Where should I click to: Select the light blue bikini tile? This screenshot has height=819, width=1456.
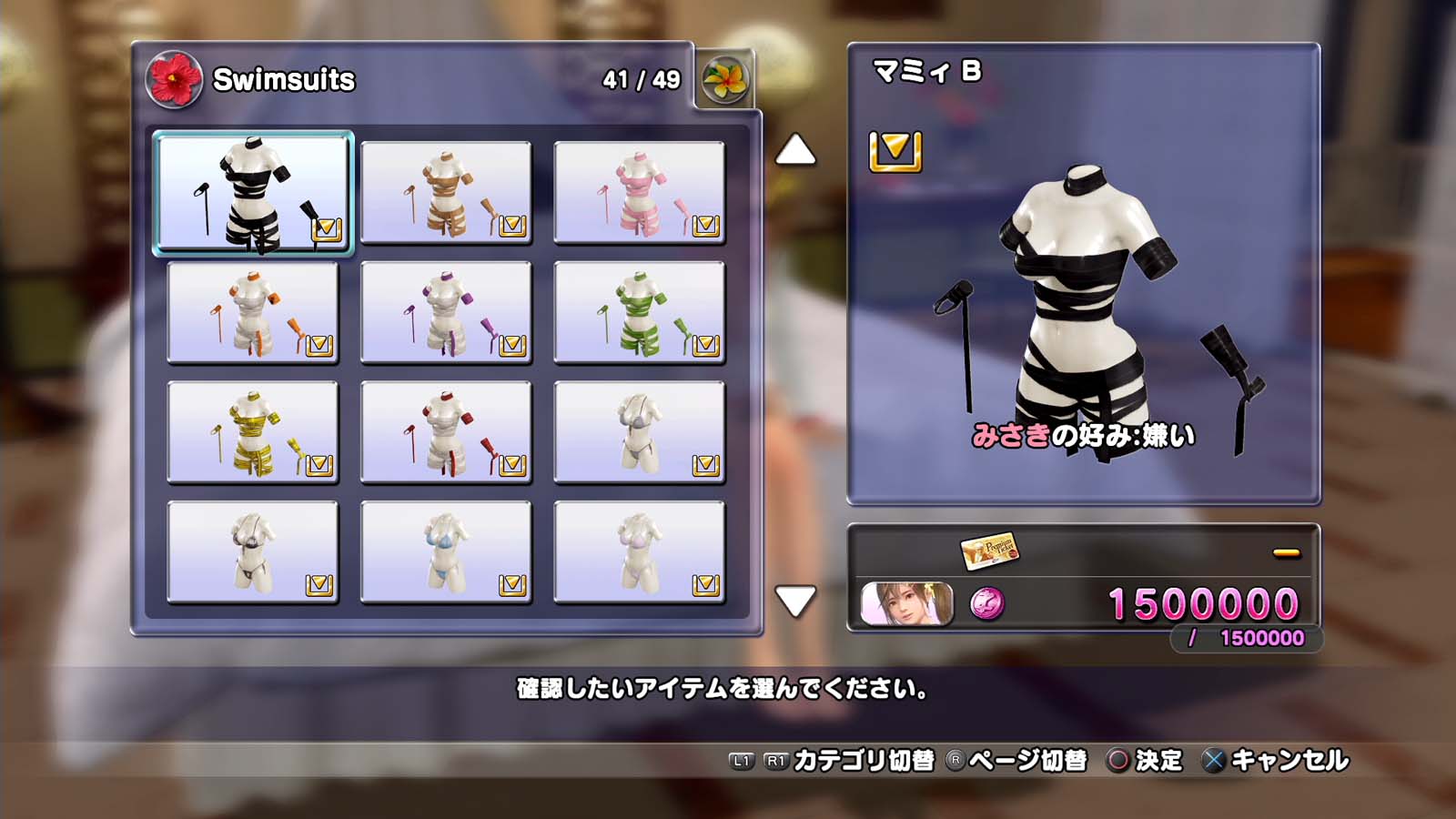point(446,552)
